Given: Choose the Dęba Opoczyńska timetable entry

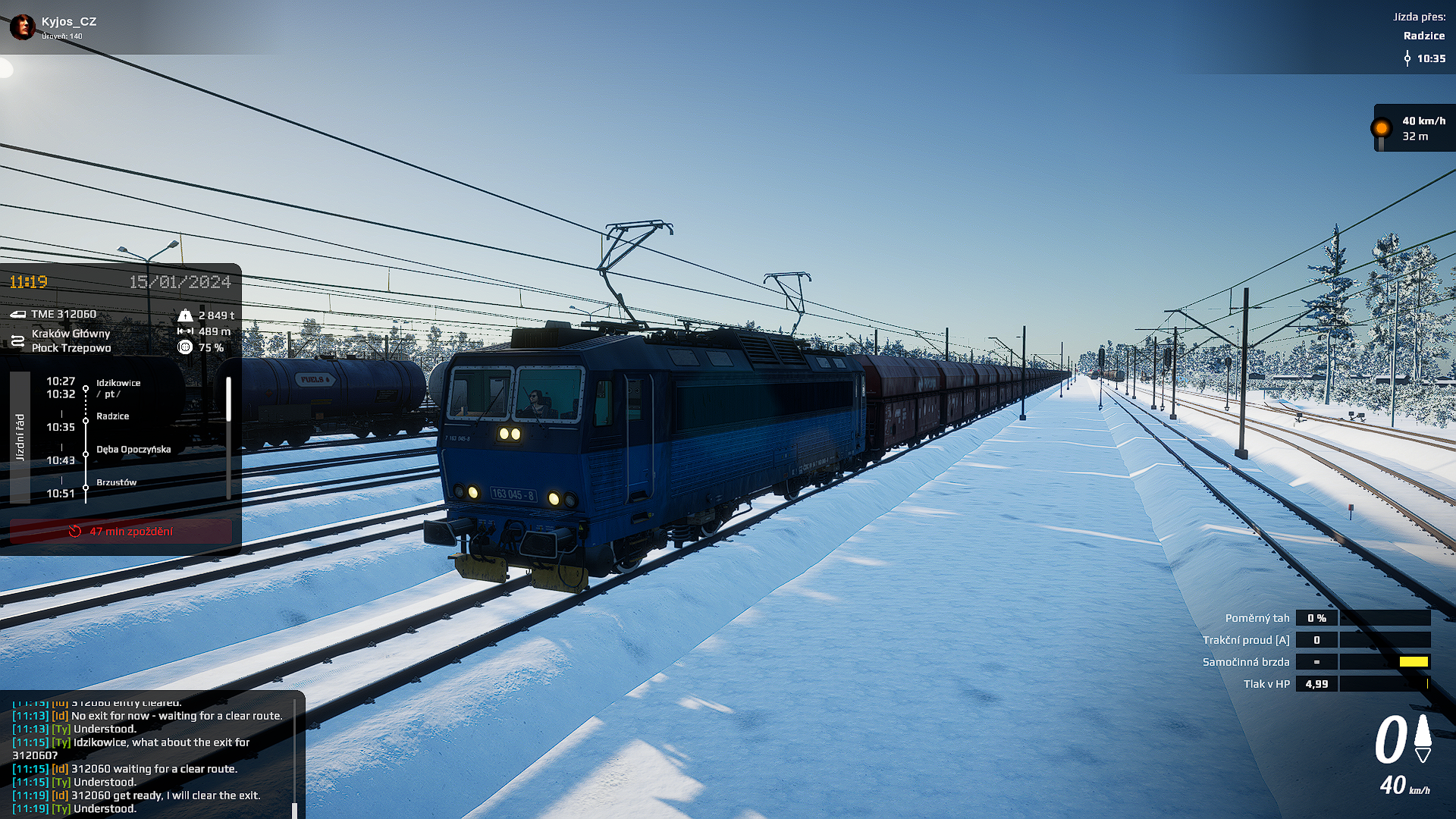Looking at the screenshot, I should pos(133,450).
